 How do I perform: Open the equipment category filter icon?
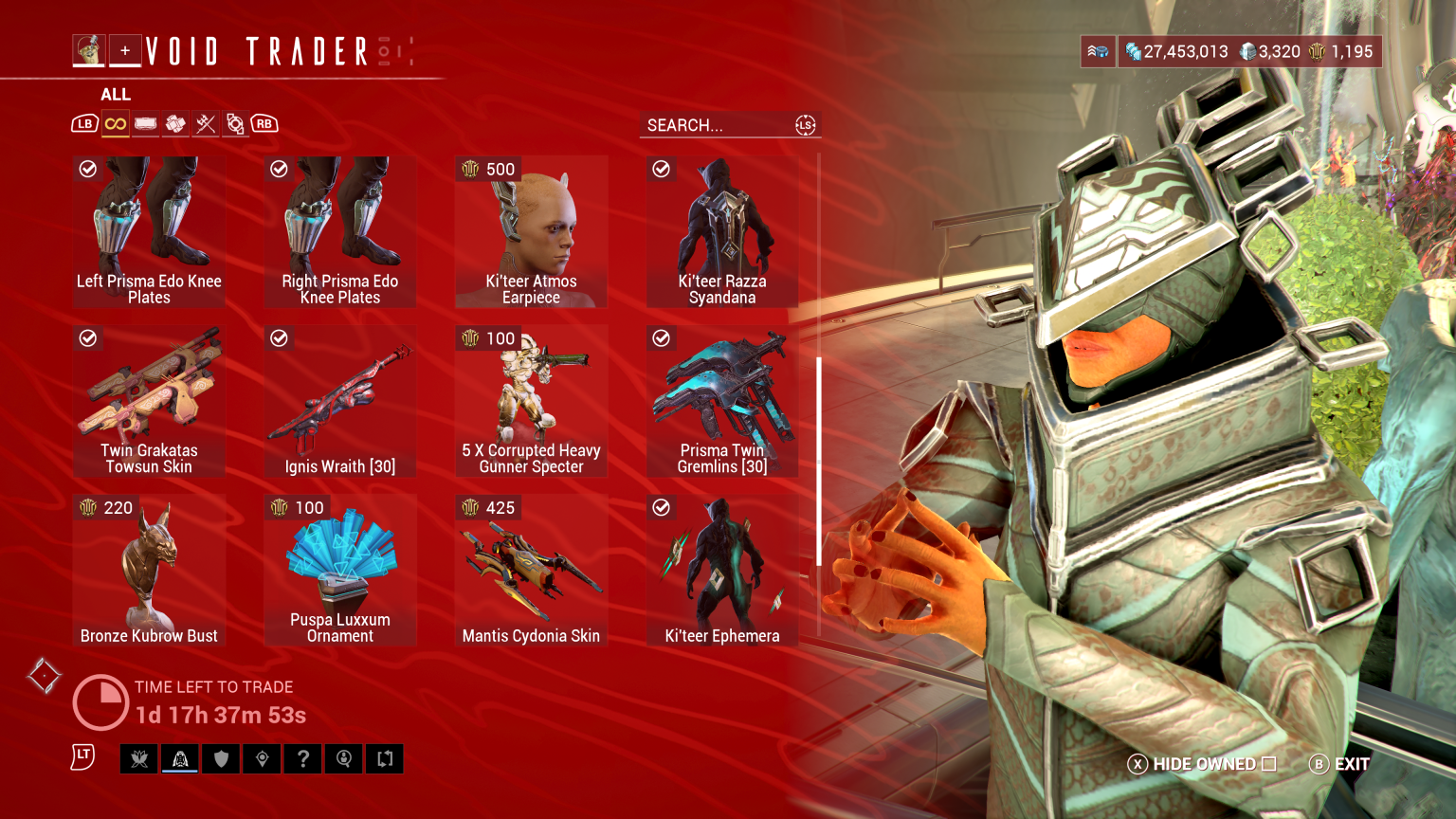[145, 123]
